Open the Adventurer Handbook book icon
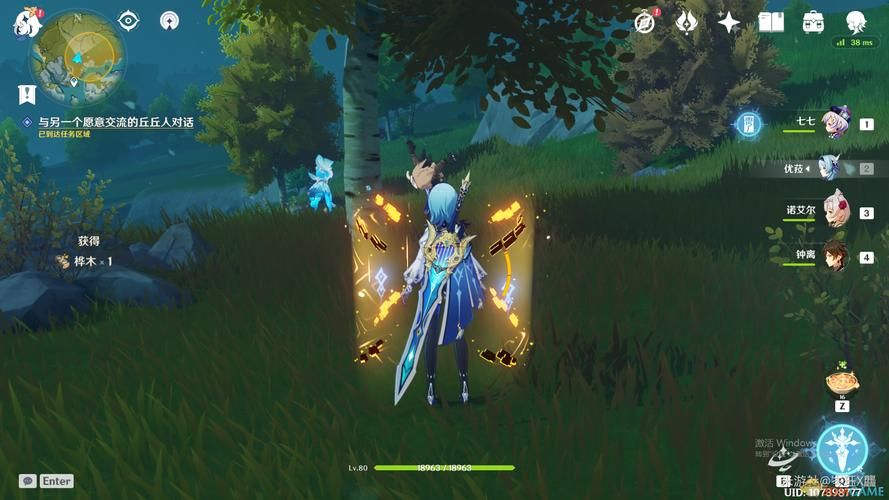Image resolution: width=889 pixels, height=500 pixels. 770,21
